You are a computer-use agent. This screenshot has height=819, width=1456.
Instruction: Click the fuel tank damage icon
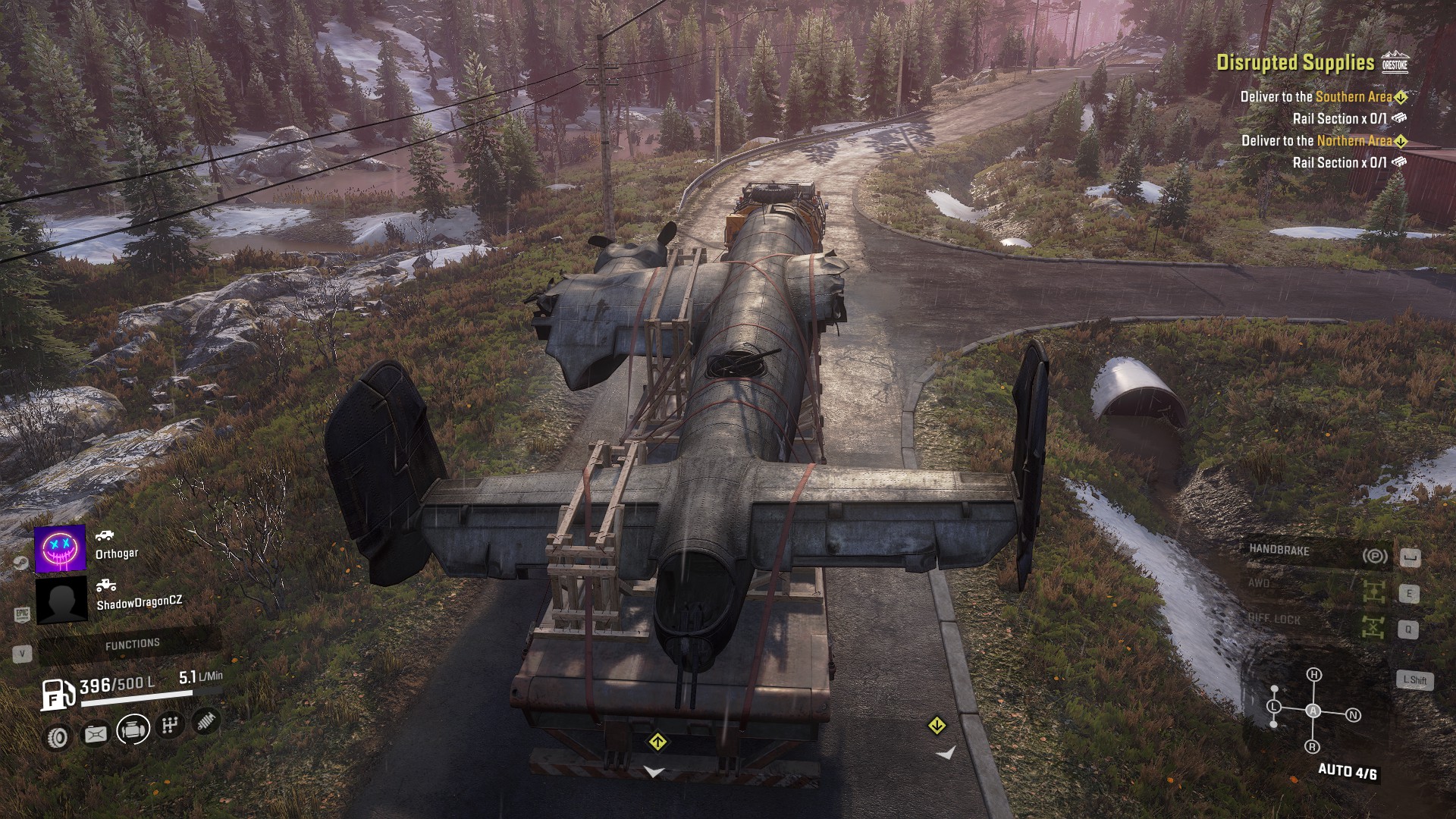[96, 733]
